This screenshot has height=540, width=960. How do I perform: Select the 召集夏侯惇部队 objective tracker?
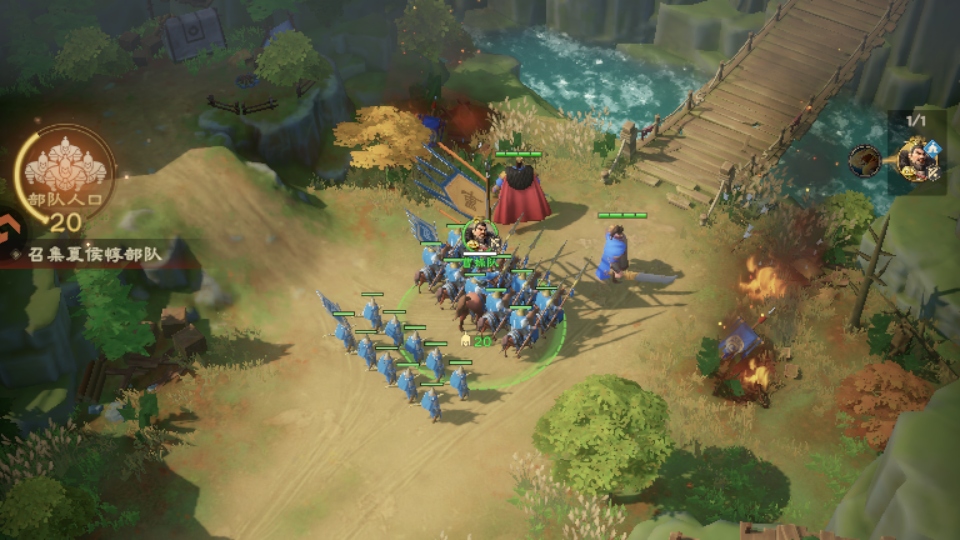click(x=95, y=253)
